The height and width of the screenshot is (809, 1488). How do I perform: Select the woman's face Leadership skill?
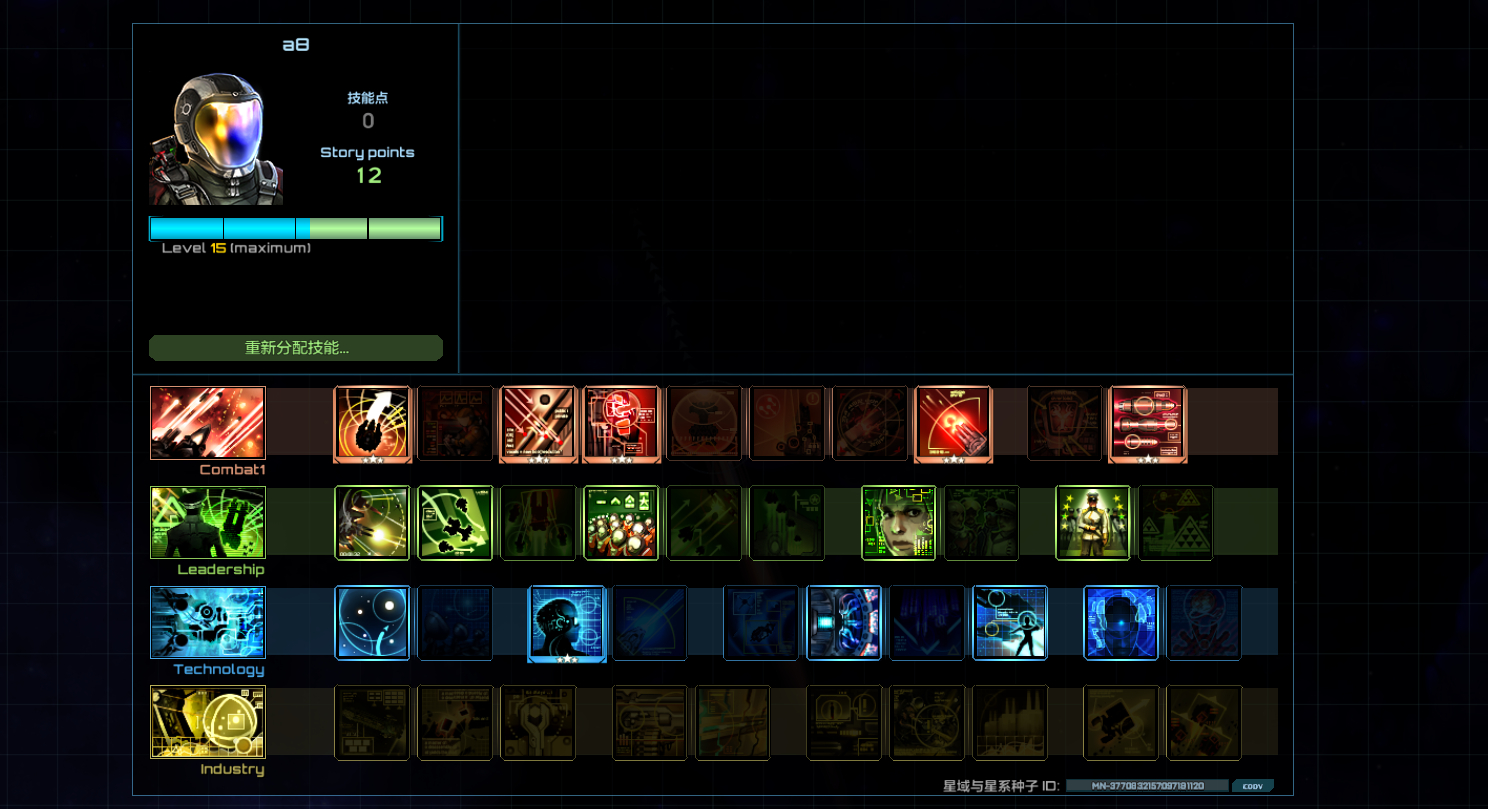pos(899,523)
